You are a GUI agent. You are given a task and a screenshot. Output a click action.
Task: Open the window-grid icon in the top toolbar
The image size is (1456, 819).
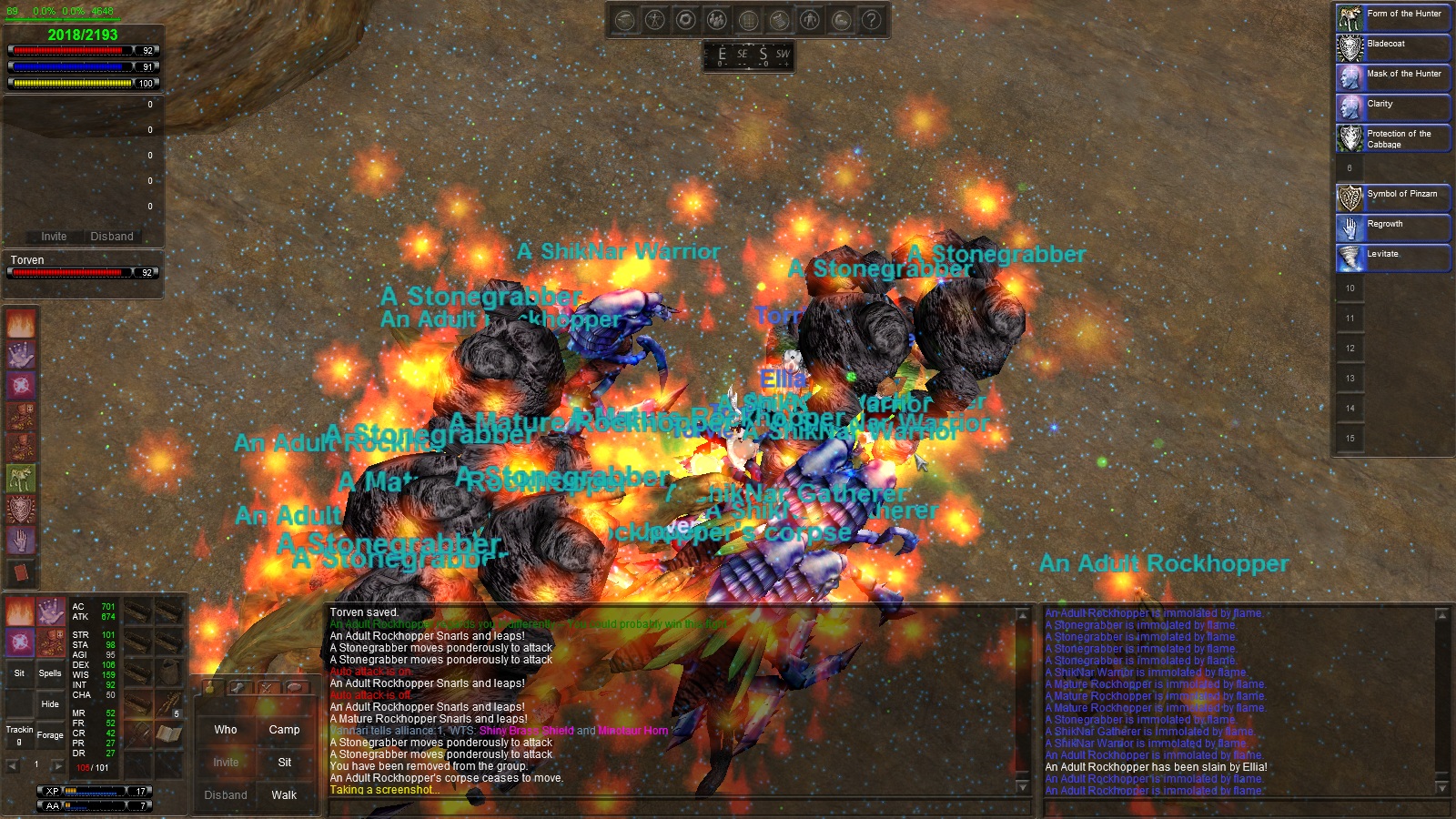[748, 20]
